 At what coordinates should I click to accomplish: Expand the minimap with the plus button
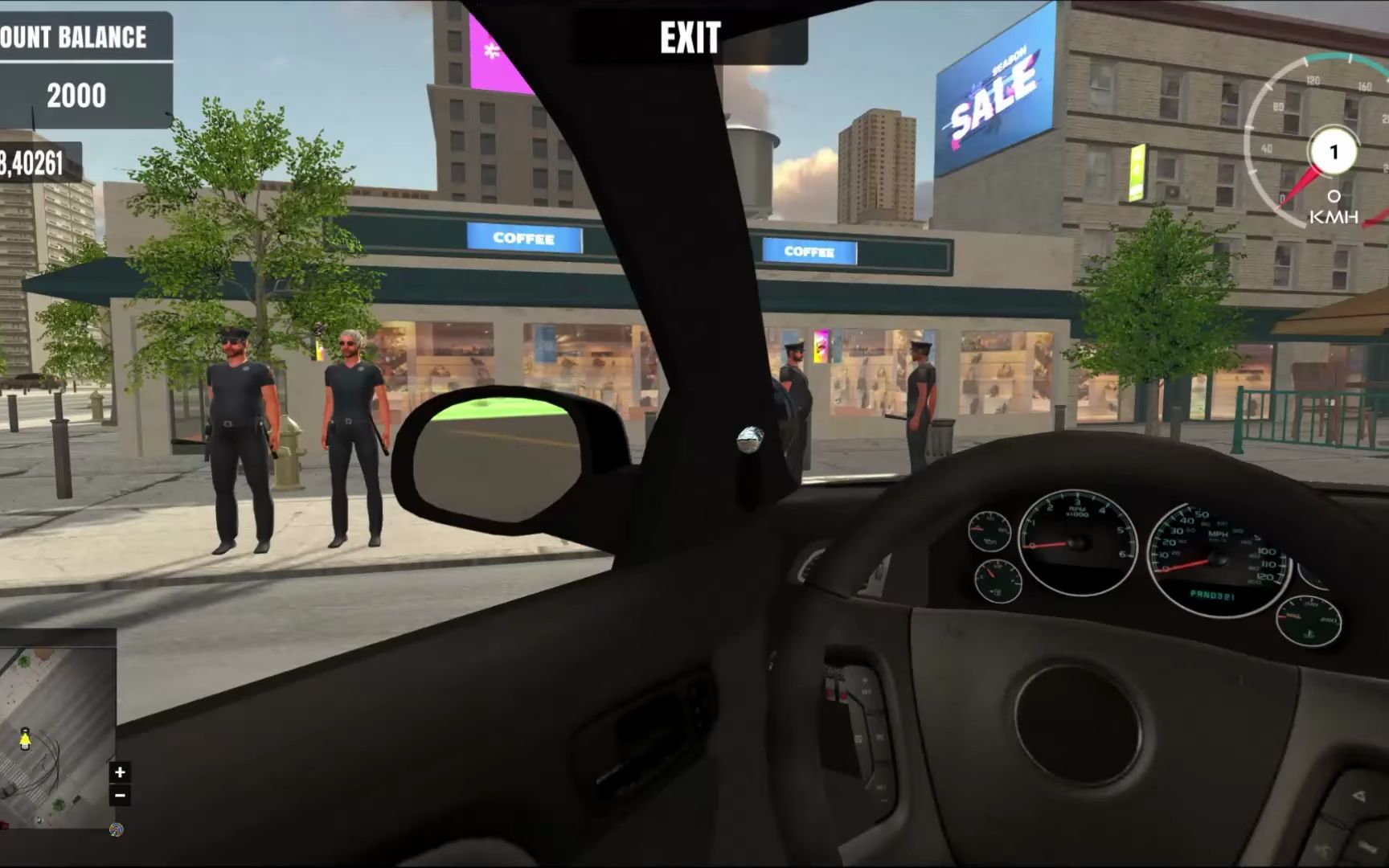pos(119,772)
